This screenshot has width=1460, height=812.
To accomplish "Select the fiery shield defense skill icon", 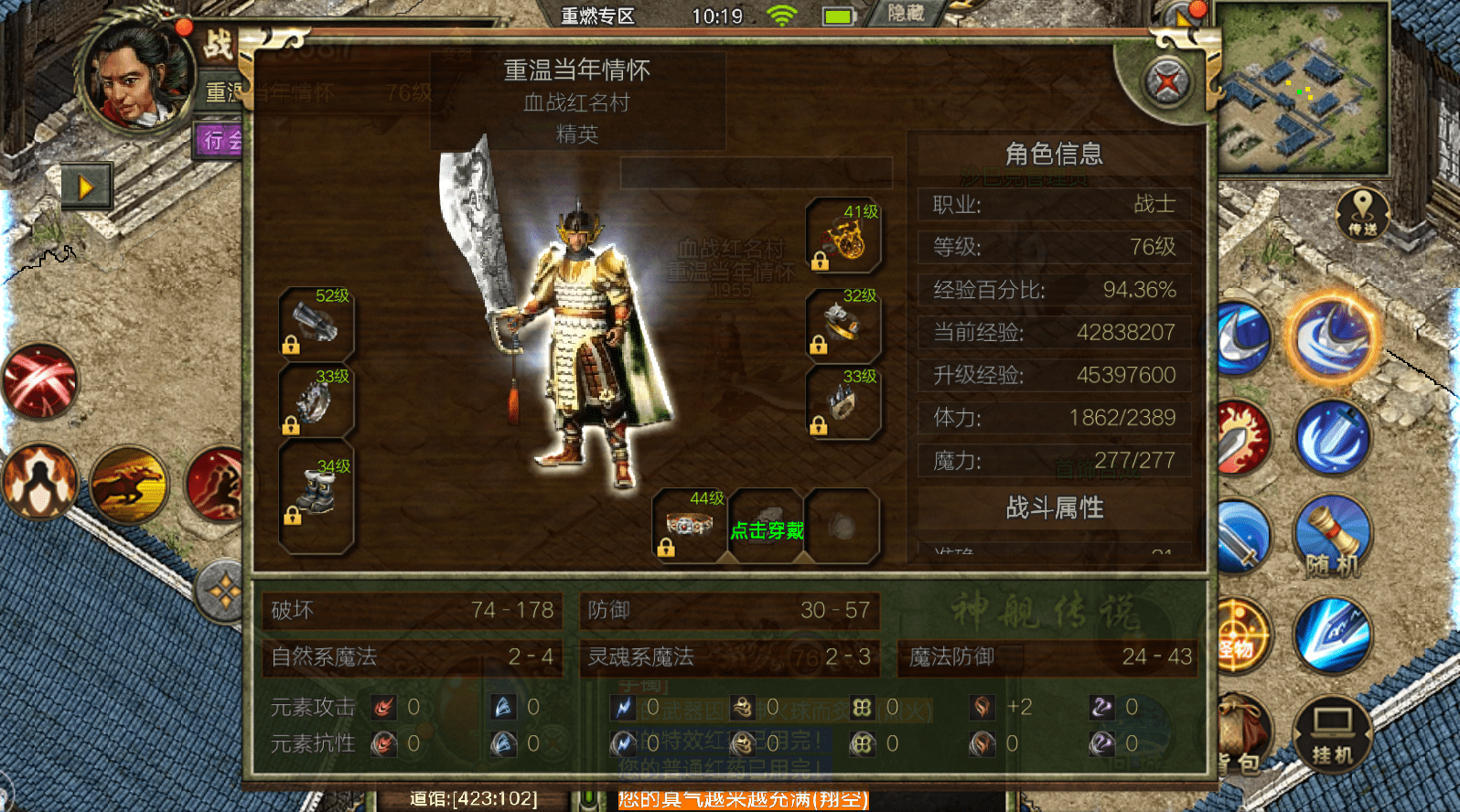I will pos(41,480).
